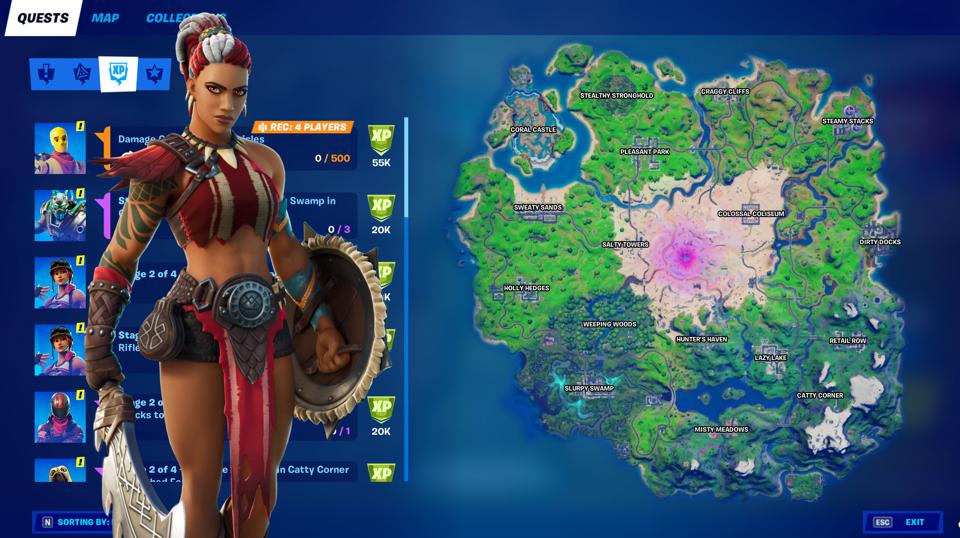Switch to the Quests tab
960x538 pixels.
point(42,18)
